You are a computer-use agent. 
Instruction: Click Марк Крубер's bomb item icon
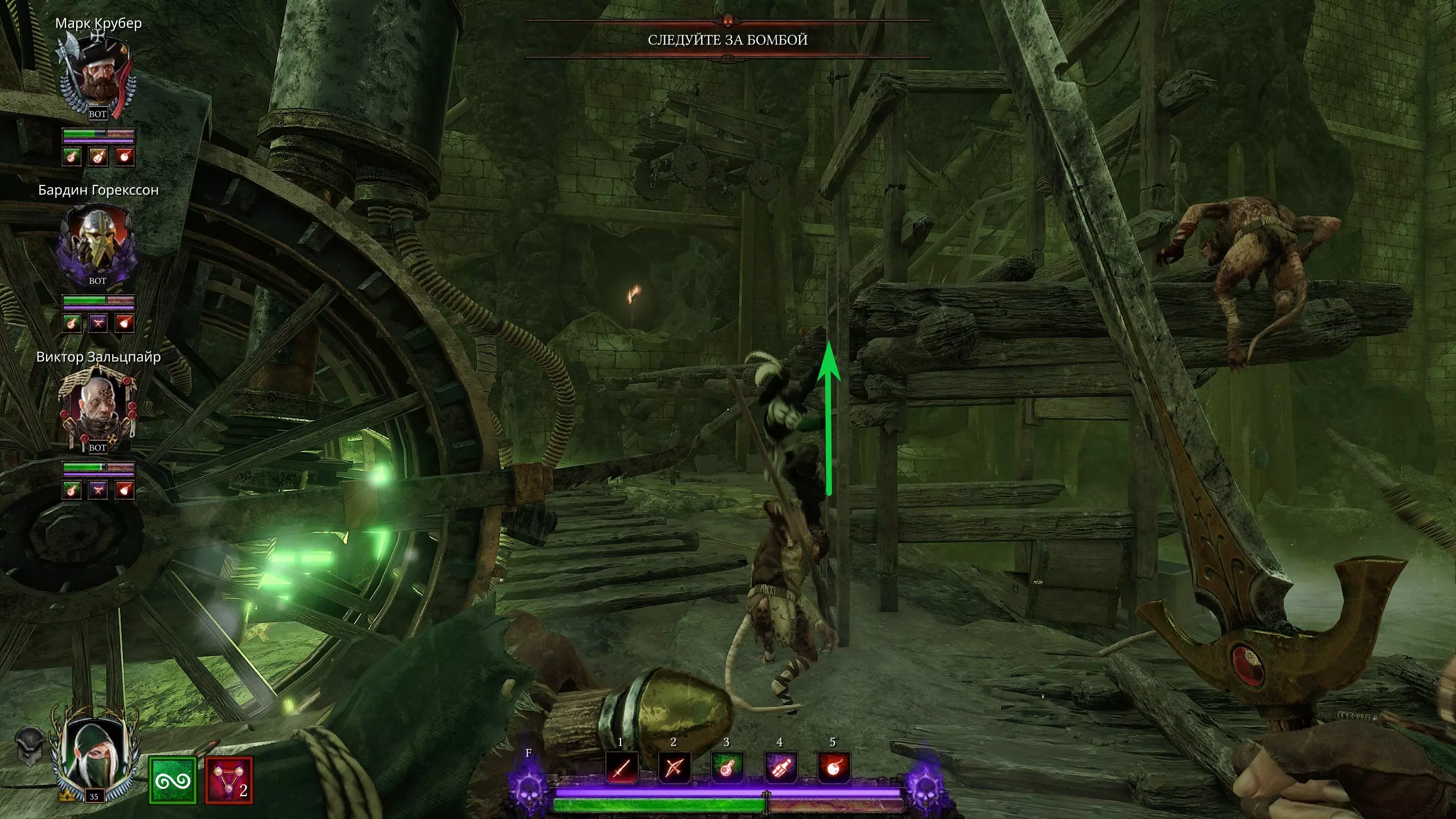[x=125, y=156]
